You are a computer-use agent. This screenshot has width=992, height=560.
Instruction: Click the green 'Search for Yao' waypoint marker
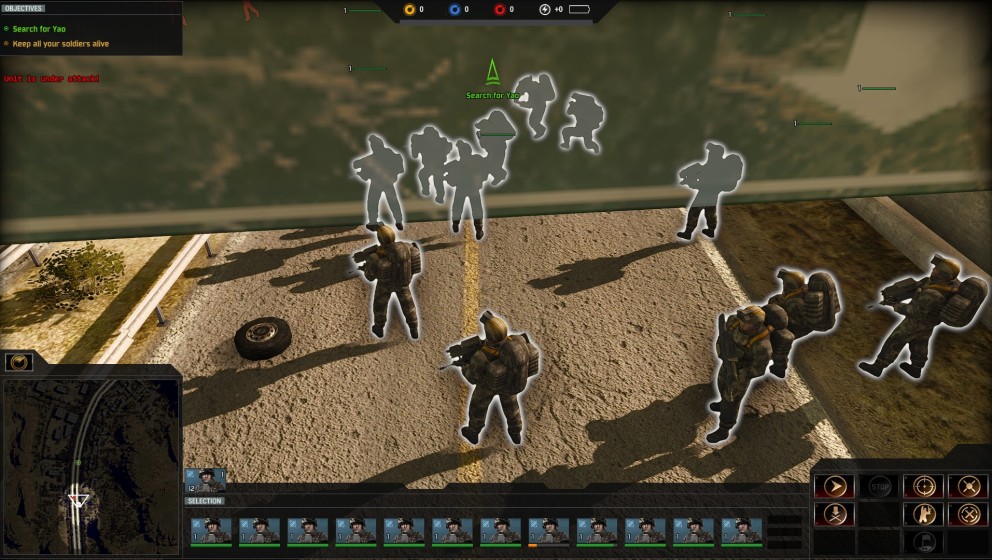(x=492, y=73)
